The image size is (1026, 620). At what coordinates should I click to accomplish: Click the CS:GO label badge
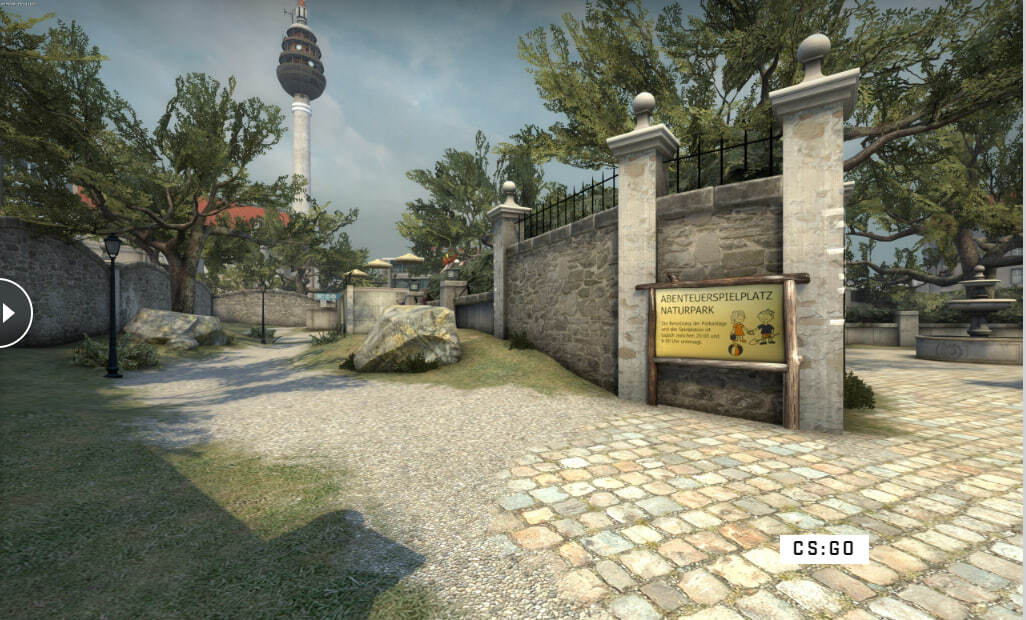823,548
